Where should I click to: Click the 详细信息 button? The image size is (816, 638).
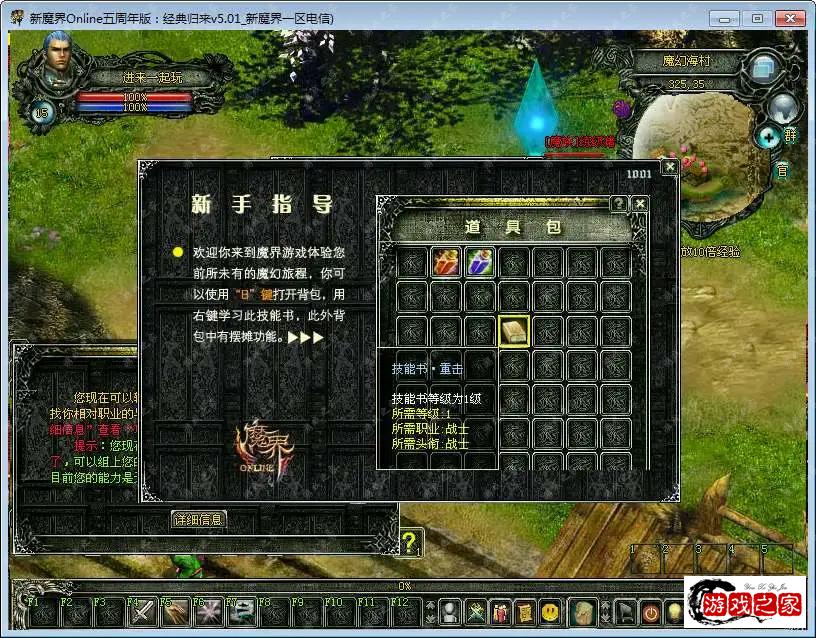pos(199,519)
